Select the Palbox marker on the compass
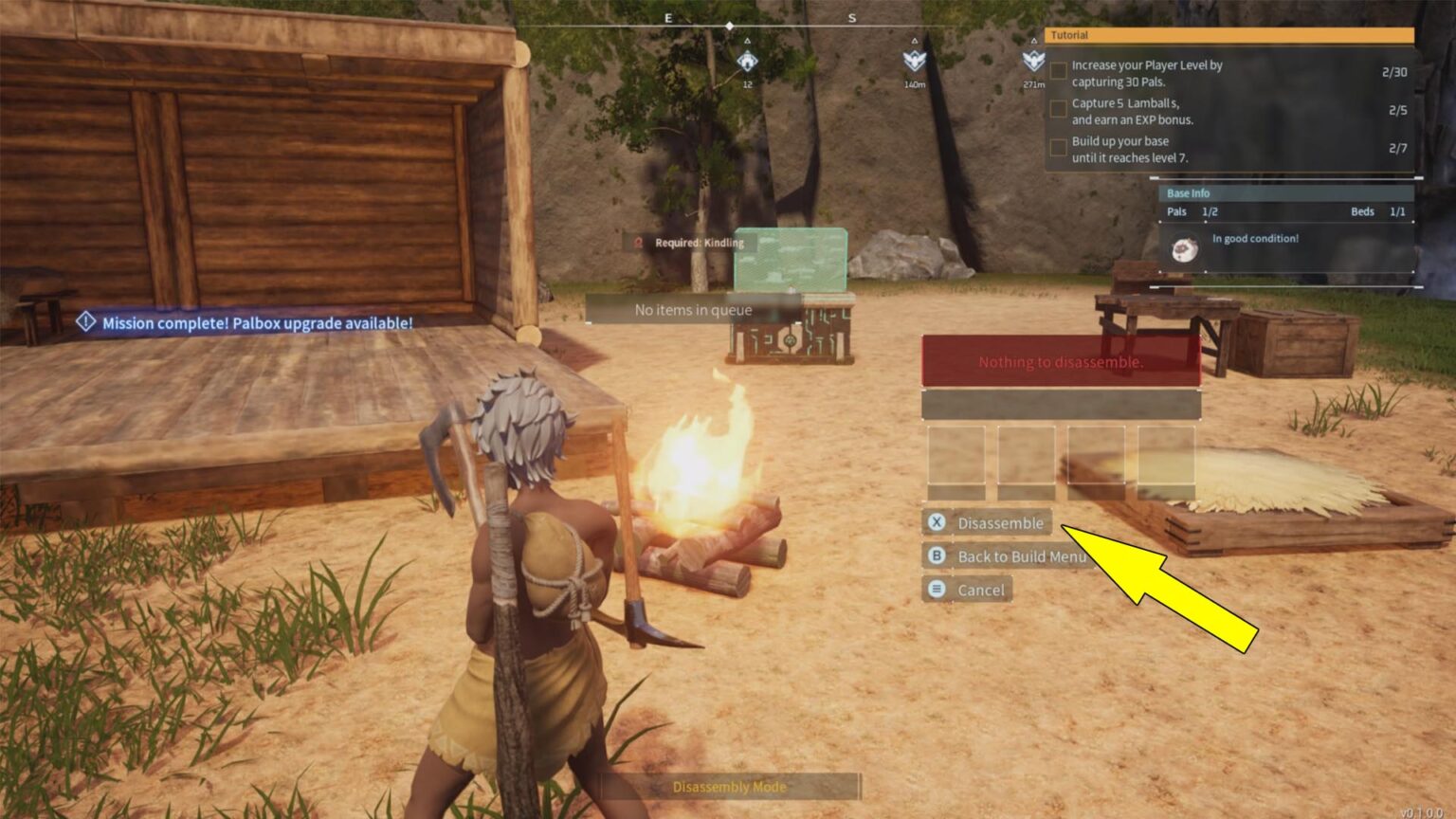This screenshot has width=1456, height=819. (749, 64)
